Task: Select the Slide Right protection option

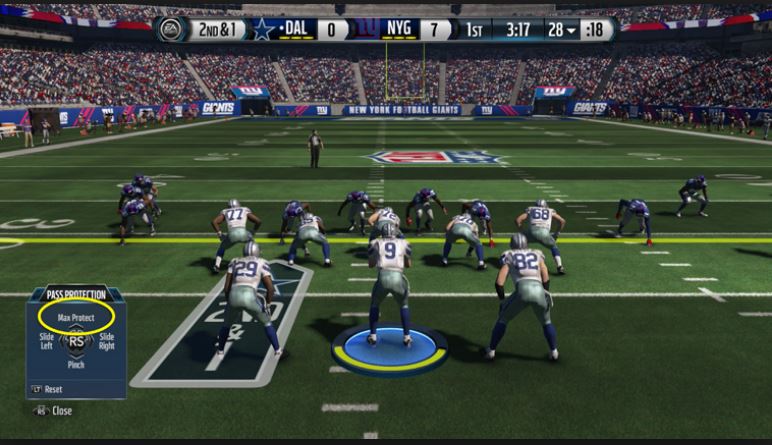Action: (106, 341)
